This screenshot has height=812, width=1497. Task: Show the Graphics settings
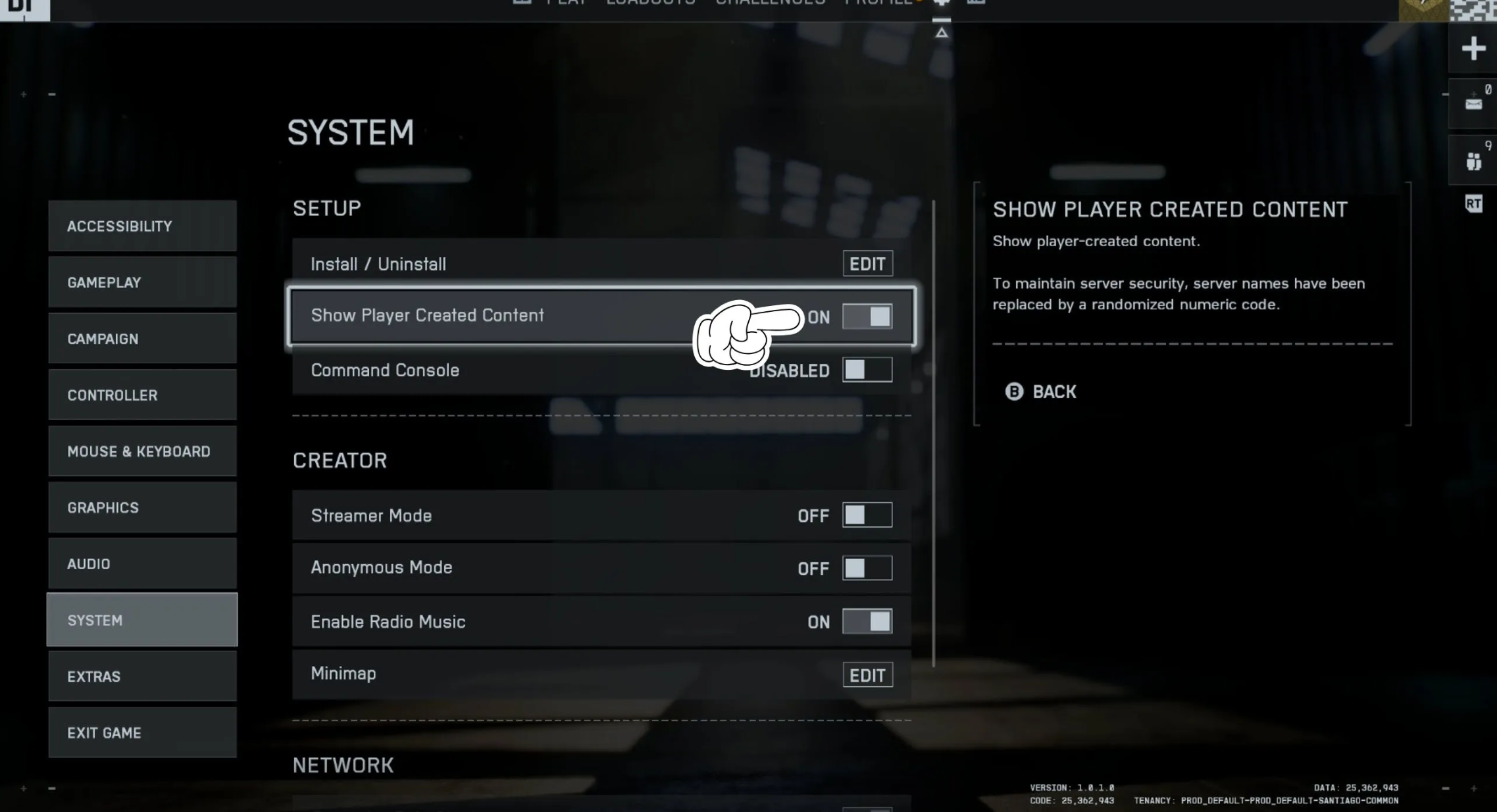click(142, 507)
